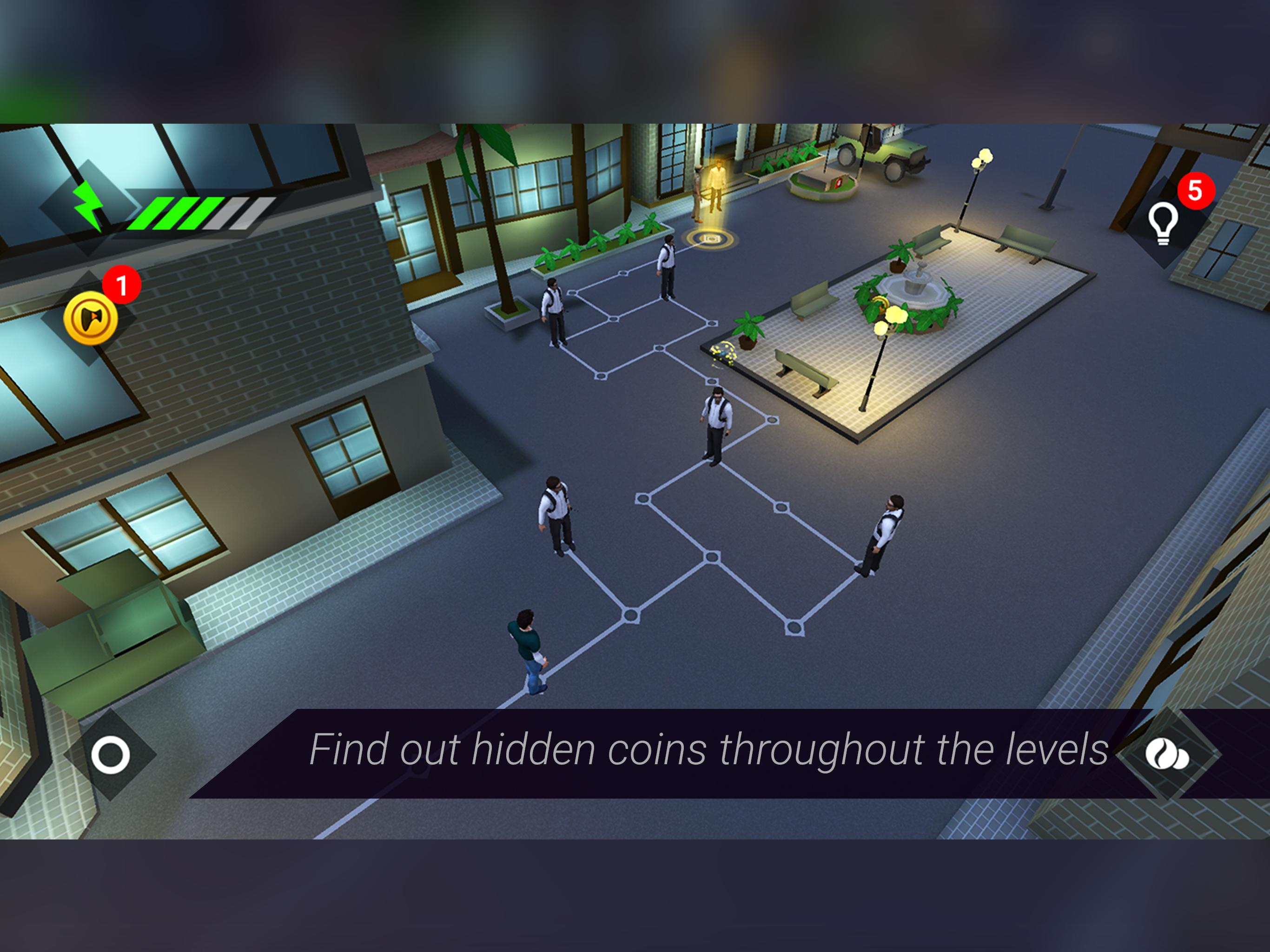Tap the lightbulb hint button

[1163, 224]
